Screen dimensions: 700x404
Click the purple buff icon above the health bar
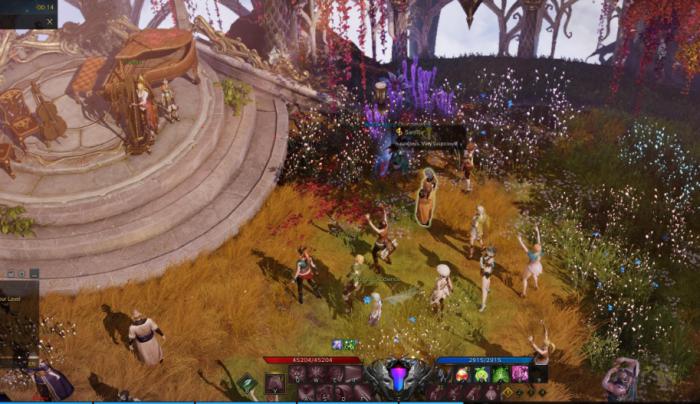tap(337, 345)
